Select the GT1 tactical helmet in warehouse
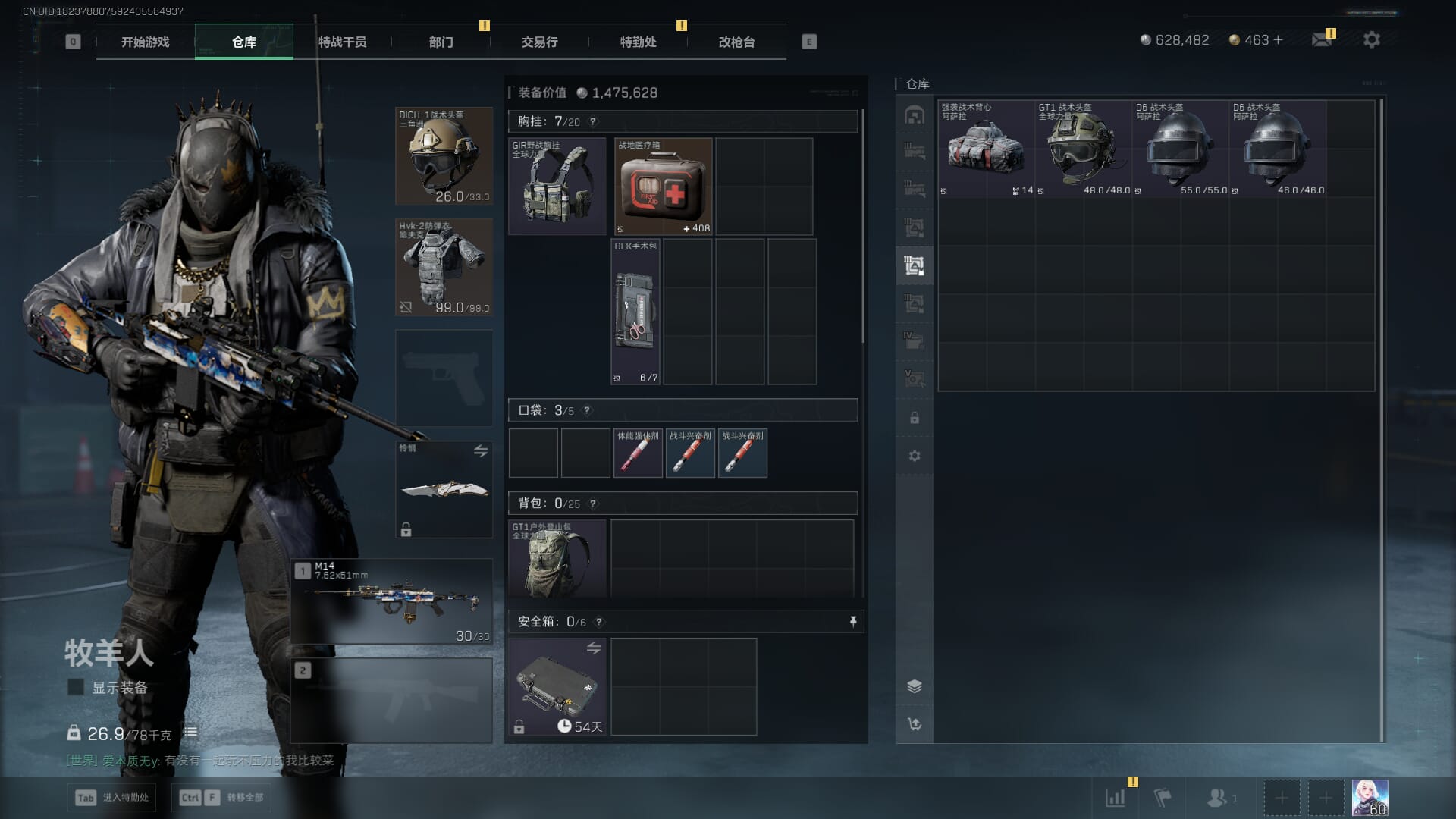 (1083, 149)
